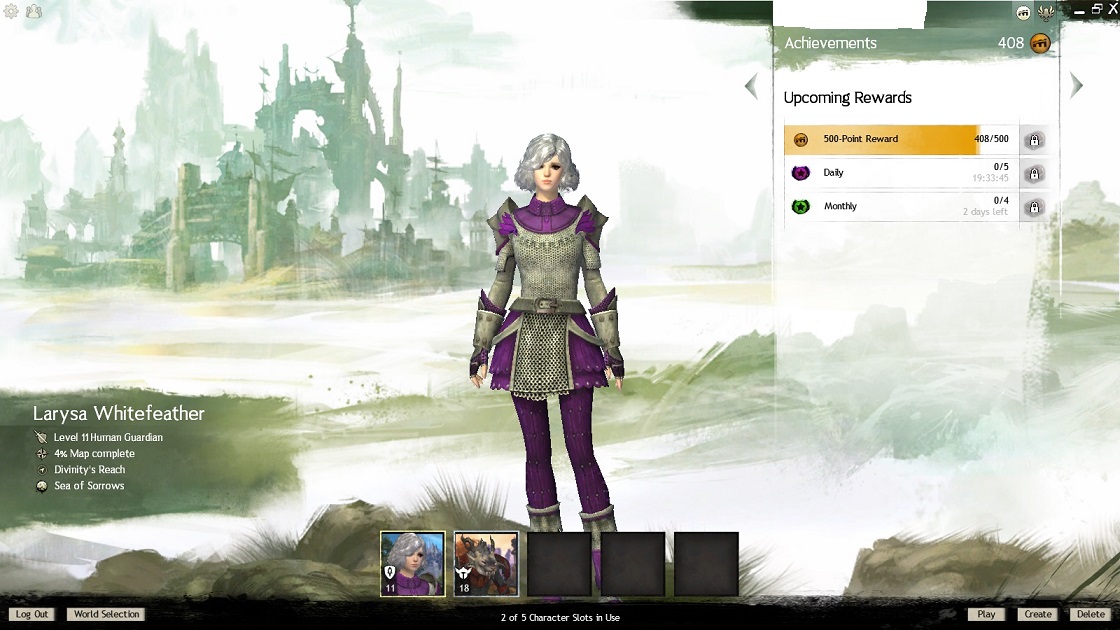The image size is (1120, 630).
Task: Log out of the account
Action: pos(32,614)
